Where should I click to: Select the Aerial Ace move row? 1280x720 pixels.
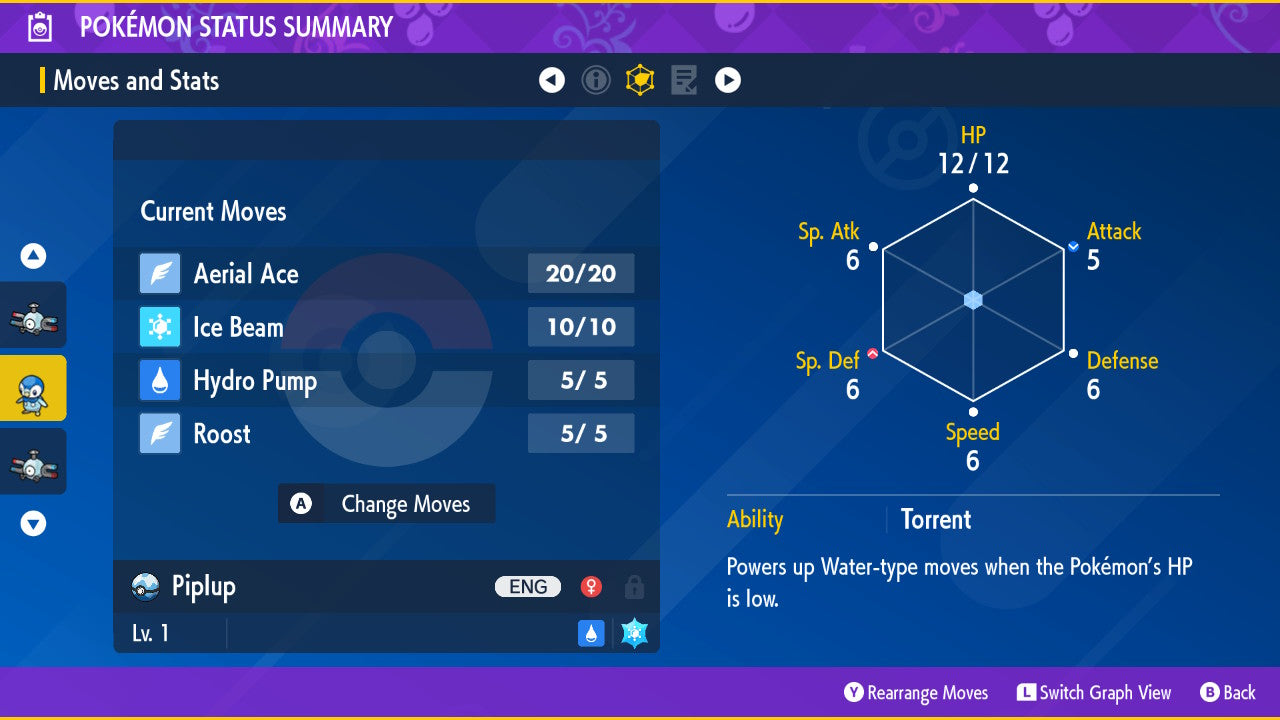(386, 274)
